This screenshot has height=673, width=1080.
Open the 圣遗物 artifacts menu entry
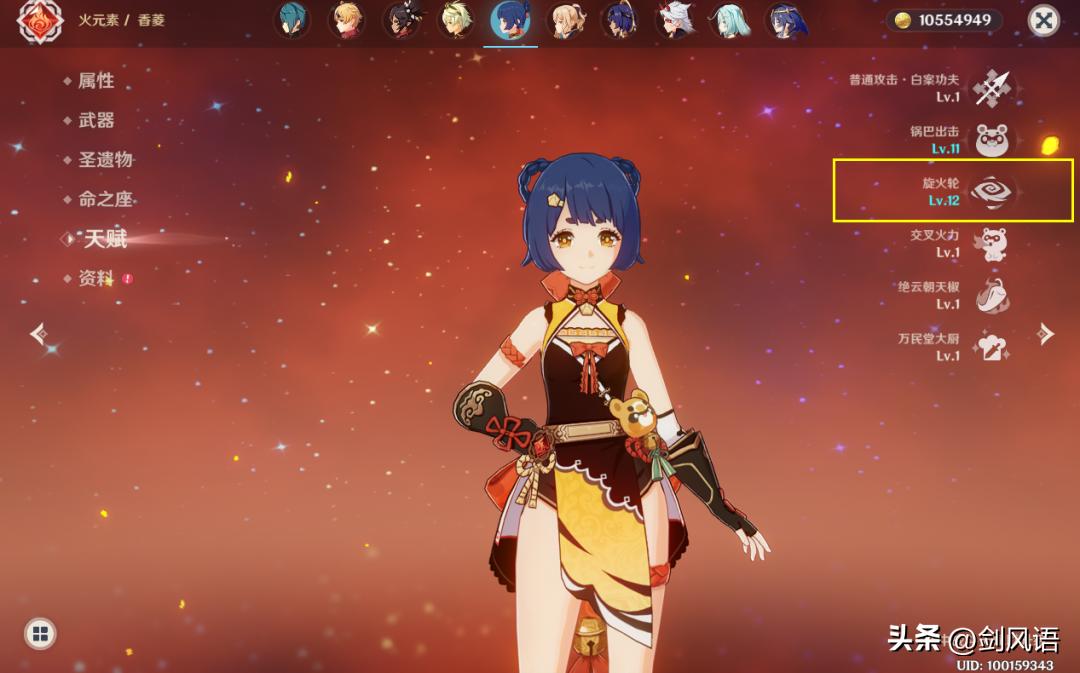105,160
